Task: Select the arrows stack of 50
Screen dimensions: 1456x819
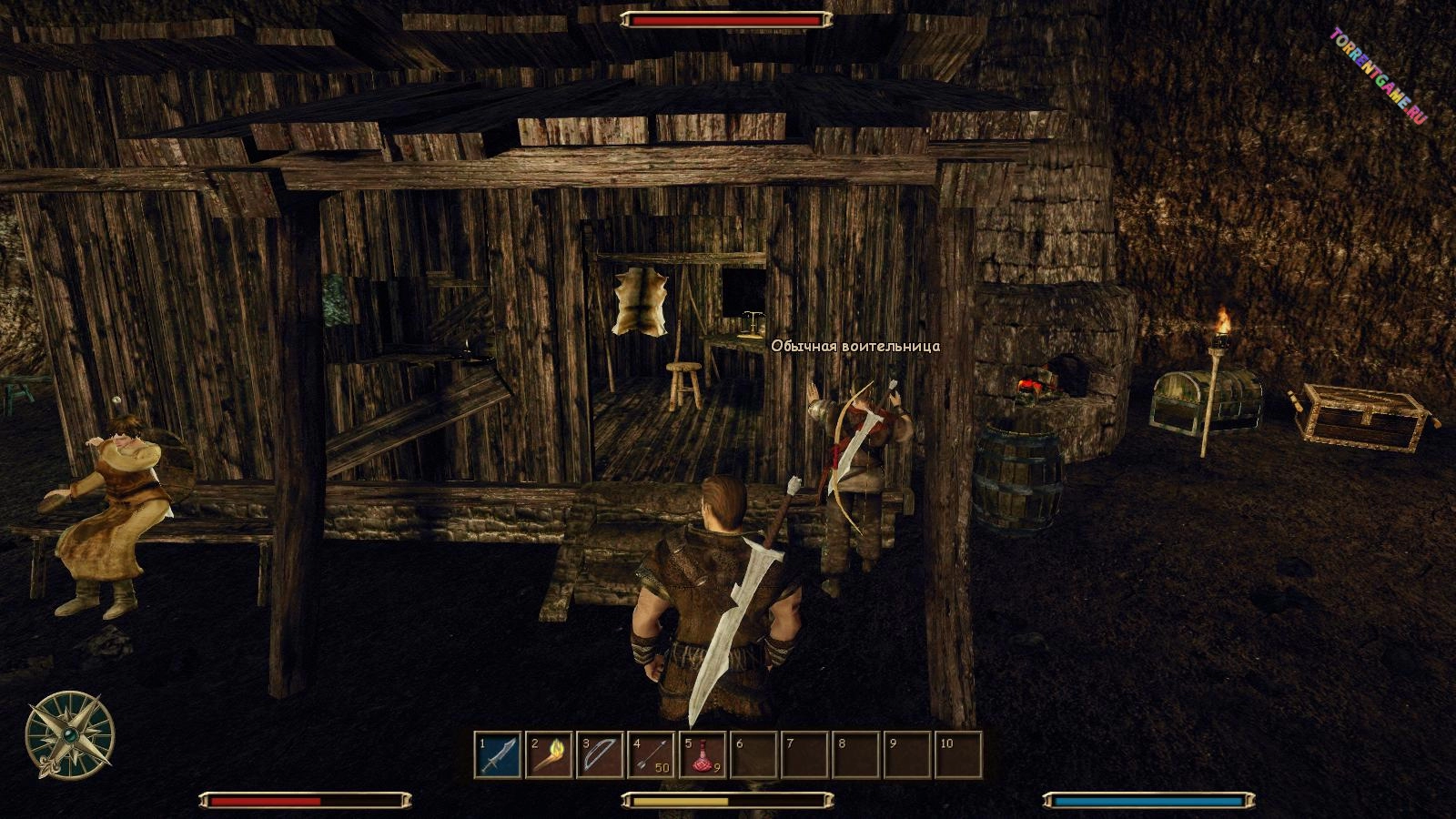Action: coord(652,755)
